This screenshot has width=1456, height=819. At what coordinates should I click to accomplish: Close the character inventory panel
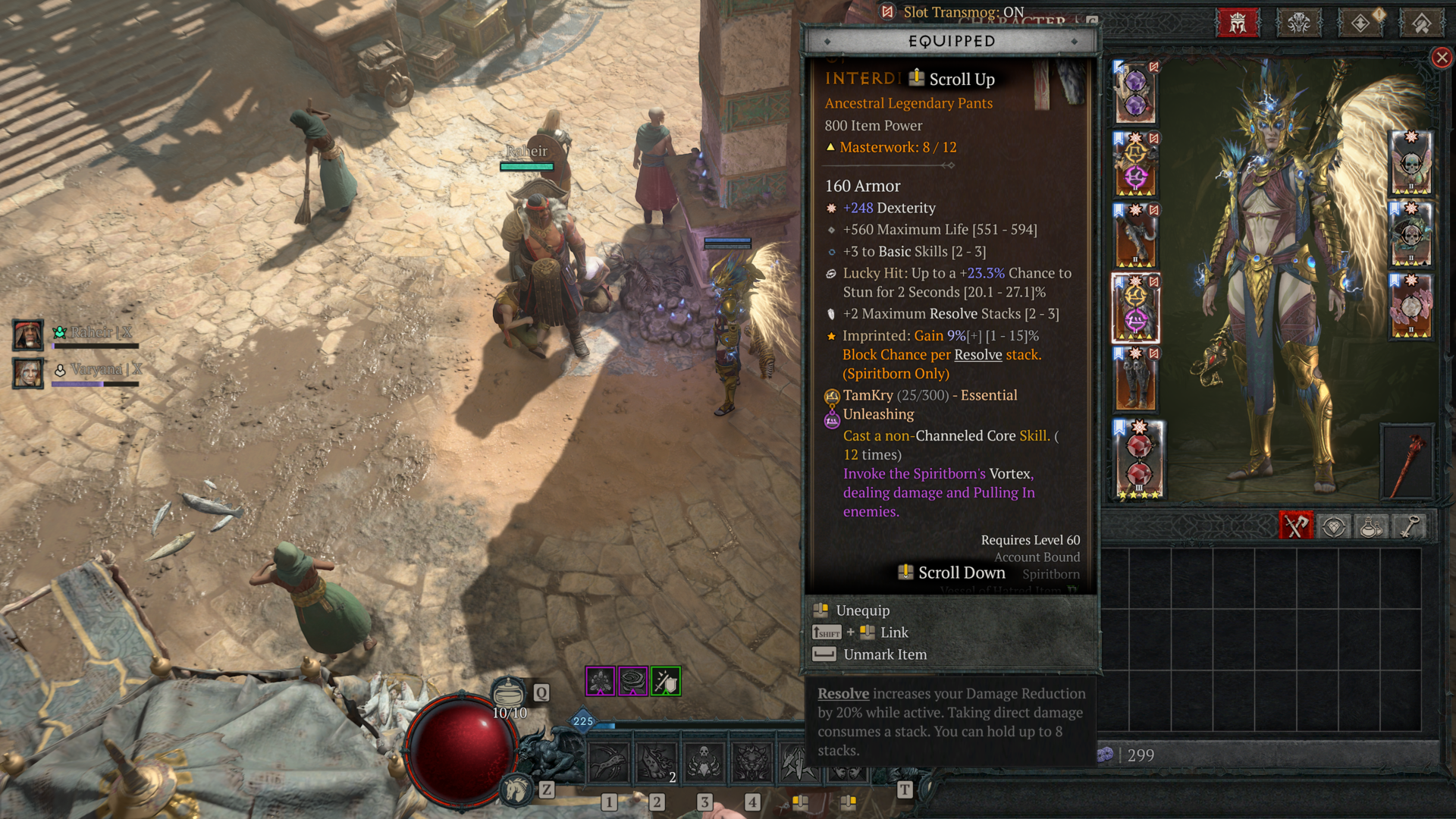click(x=1442, y=58)
